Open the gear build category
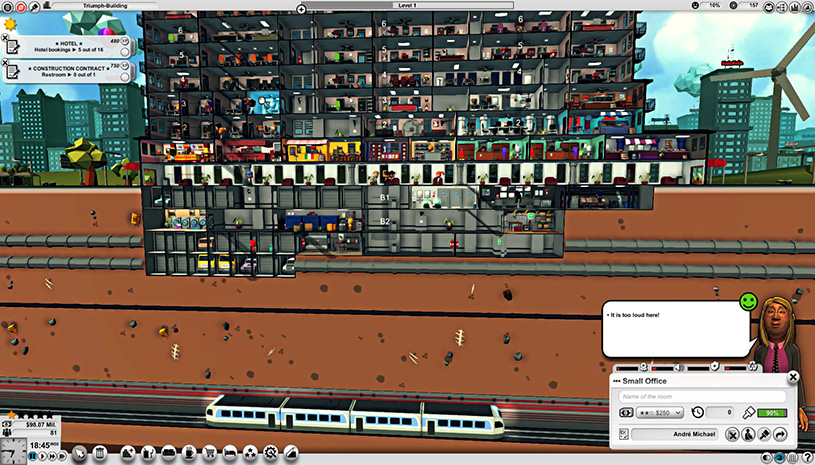This screenshot has height=465, width=815. pyautogui.click(x=269, y=454)
